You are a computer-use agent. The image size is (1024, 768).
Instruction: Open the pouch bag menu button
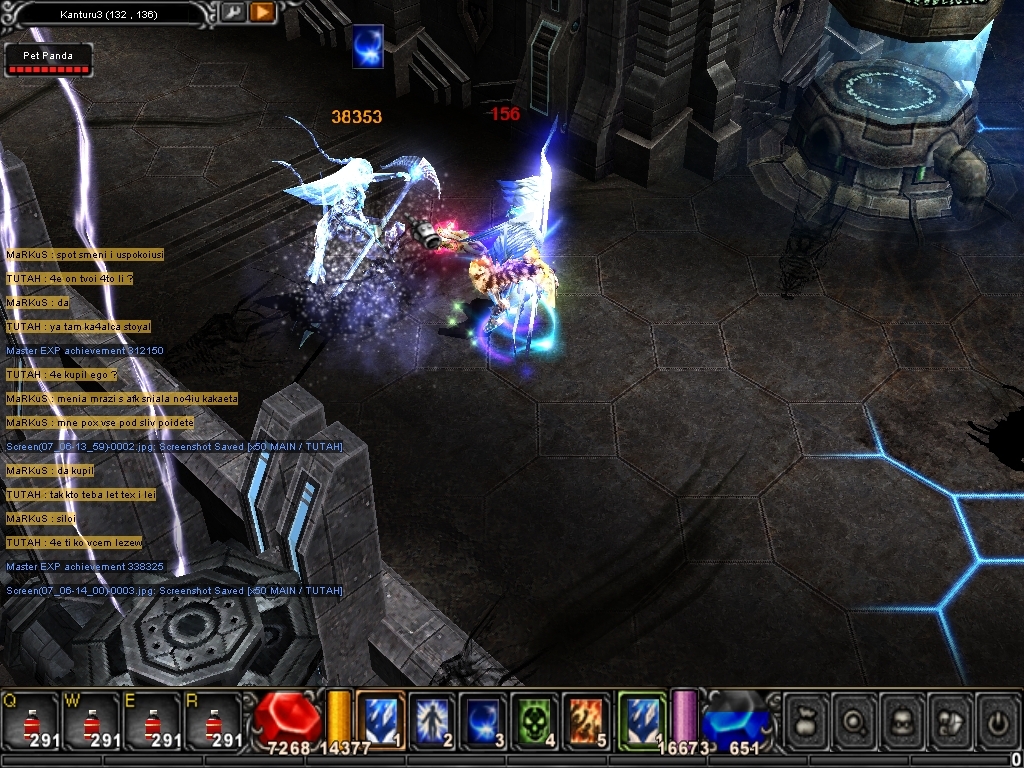tap(806, 720)
